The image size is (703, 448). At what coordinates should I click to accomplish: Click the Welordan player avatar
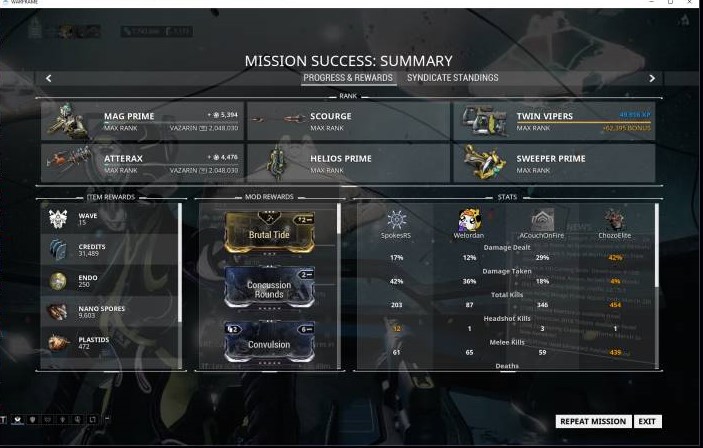469,220
